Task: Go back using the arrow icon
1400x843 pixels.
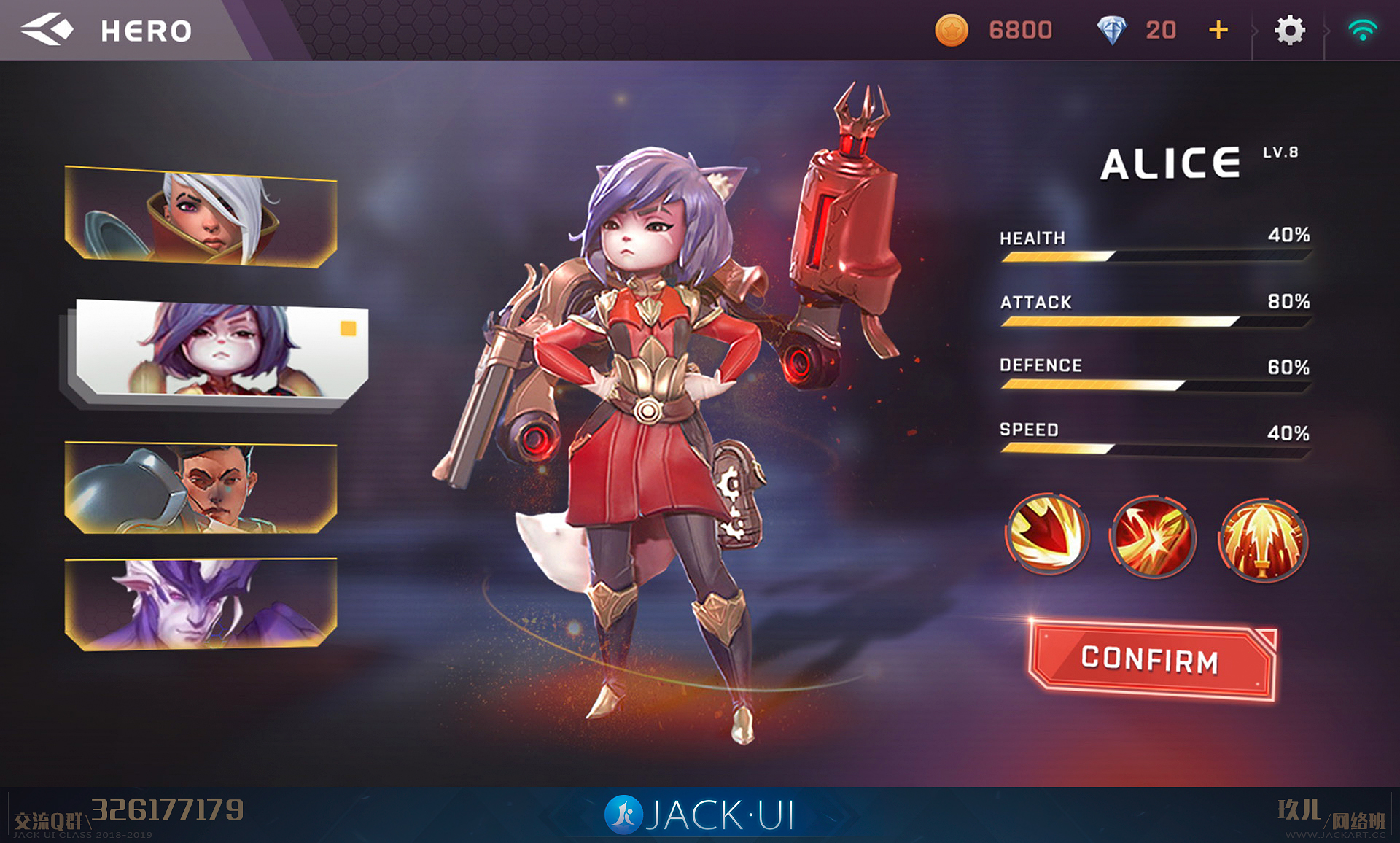Action: tap(47, 30)
